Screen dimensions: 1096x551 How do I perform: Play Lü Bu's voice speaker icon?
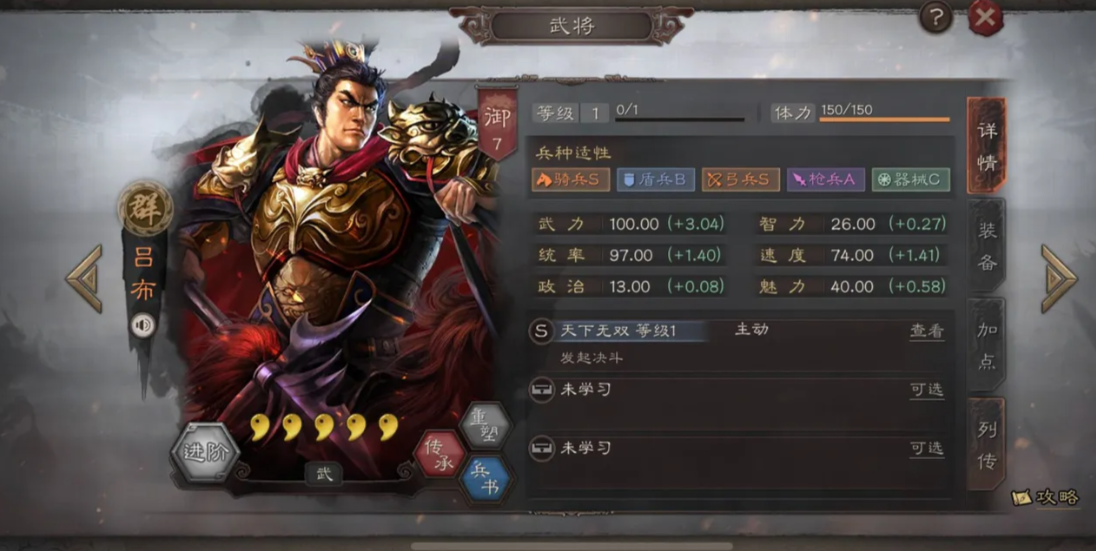pos(143,325)
